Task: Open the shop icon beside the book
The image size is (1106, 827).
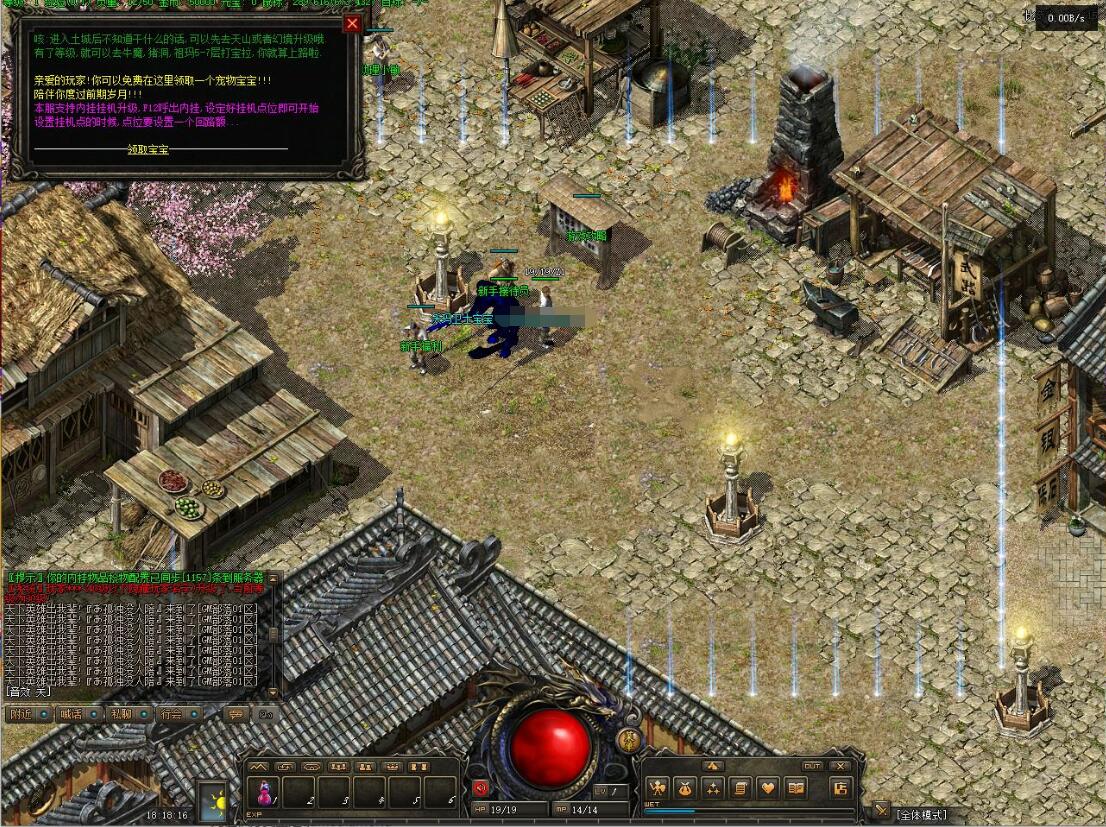Action: click(x=840, y=788)
